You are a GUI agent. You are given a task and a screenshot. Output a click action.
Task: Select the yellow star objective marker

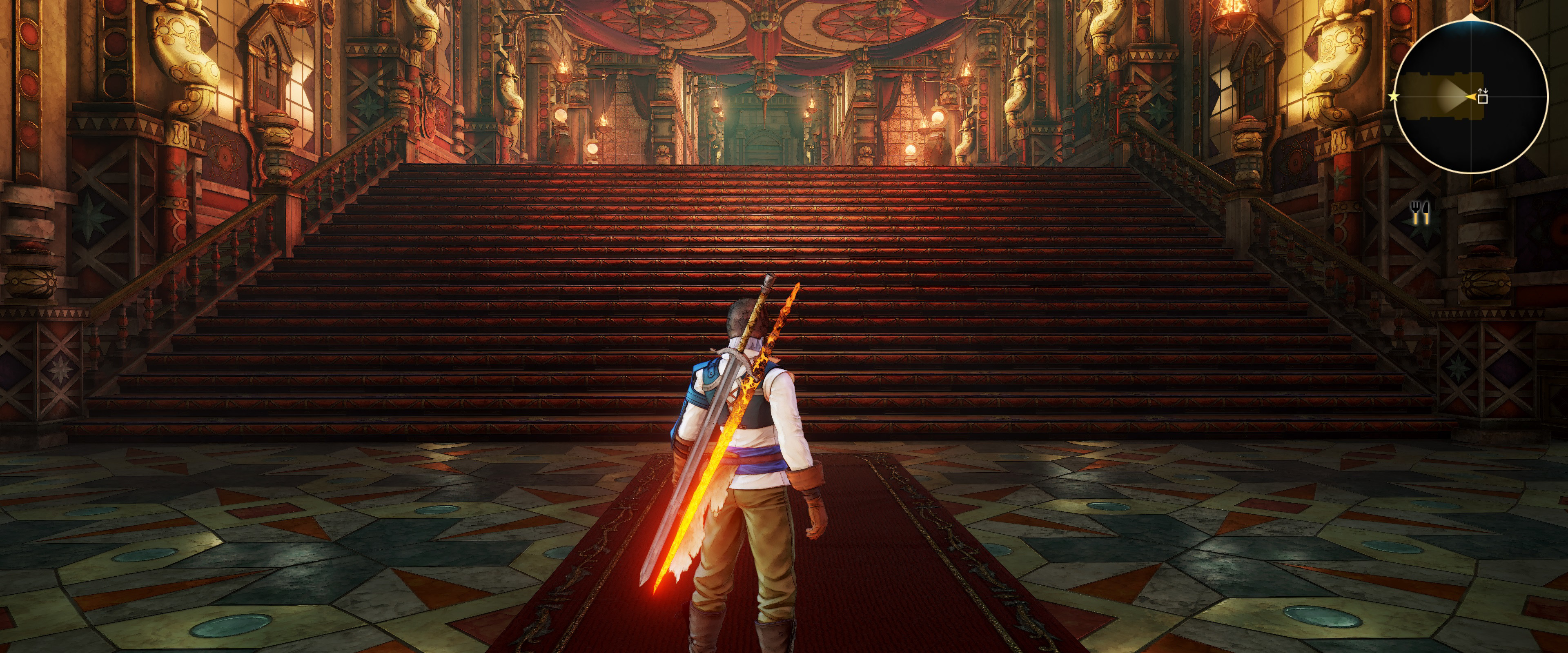1394,97
